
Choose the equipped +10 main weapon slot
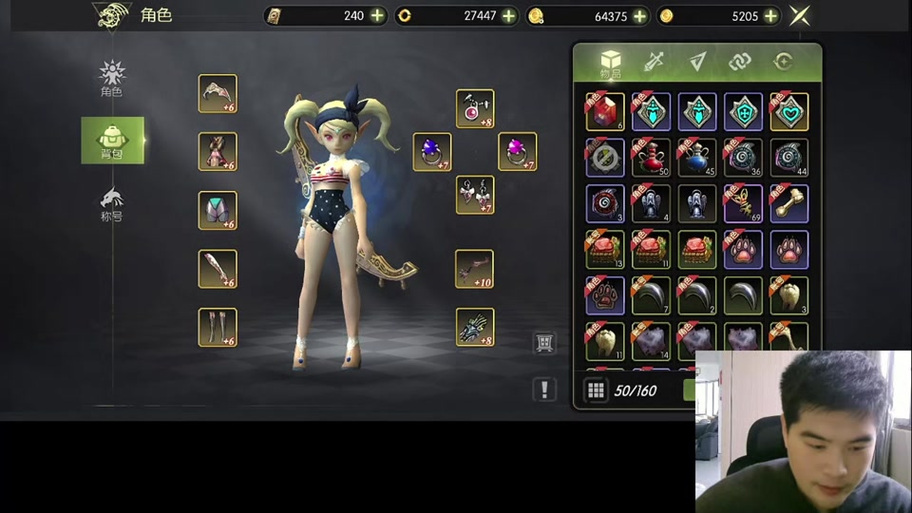(475, 268)
